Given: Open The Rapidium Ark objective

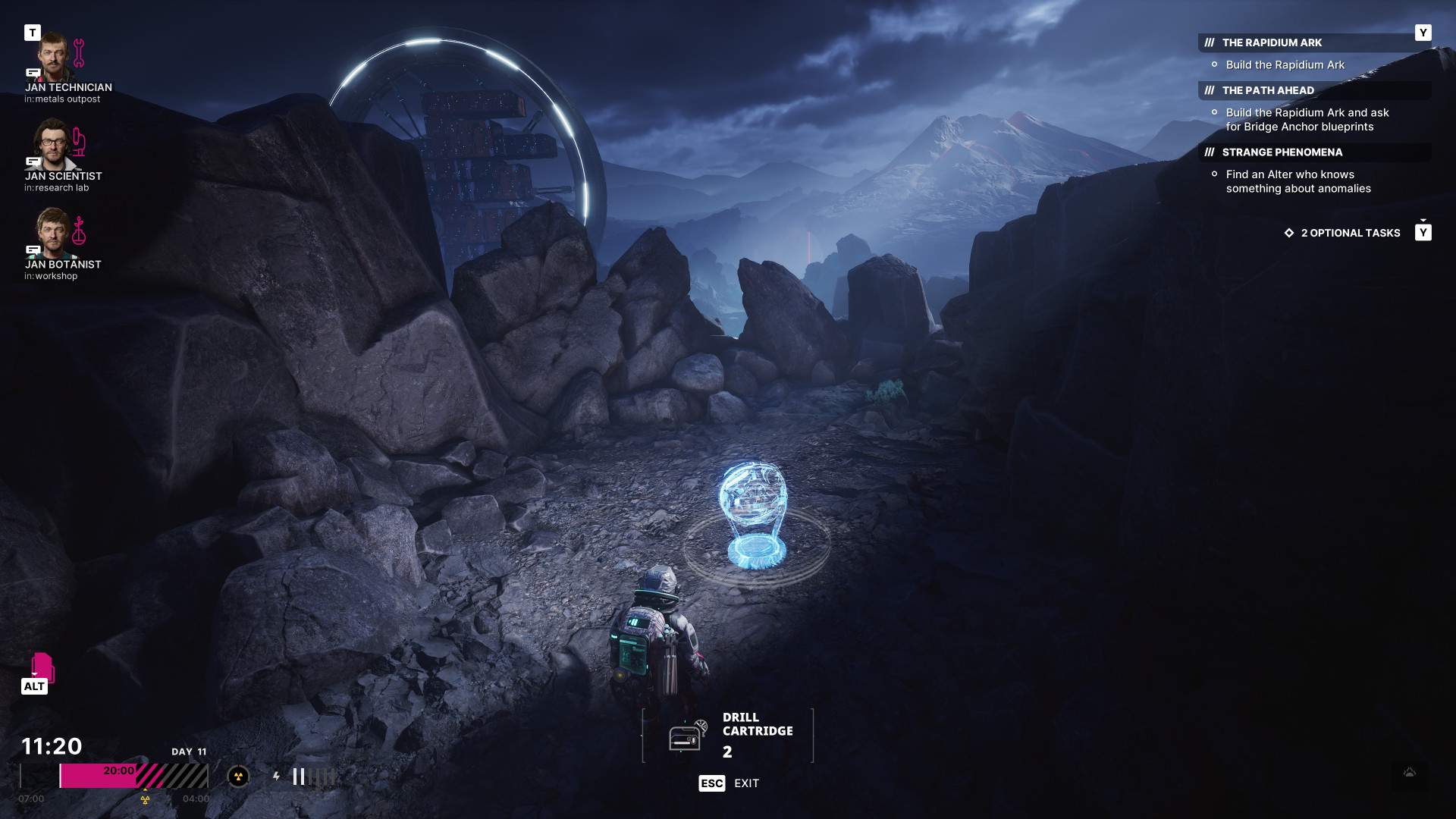Looking at the screenshot, I should click(x=1272, y=42).
